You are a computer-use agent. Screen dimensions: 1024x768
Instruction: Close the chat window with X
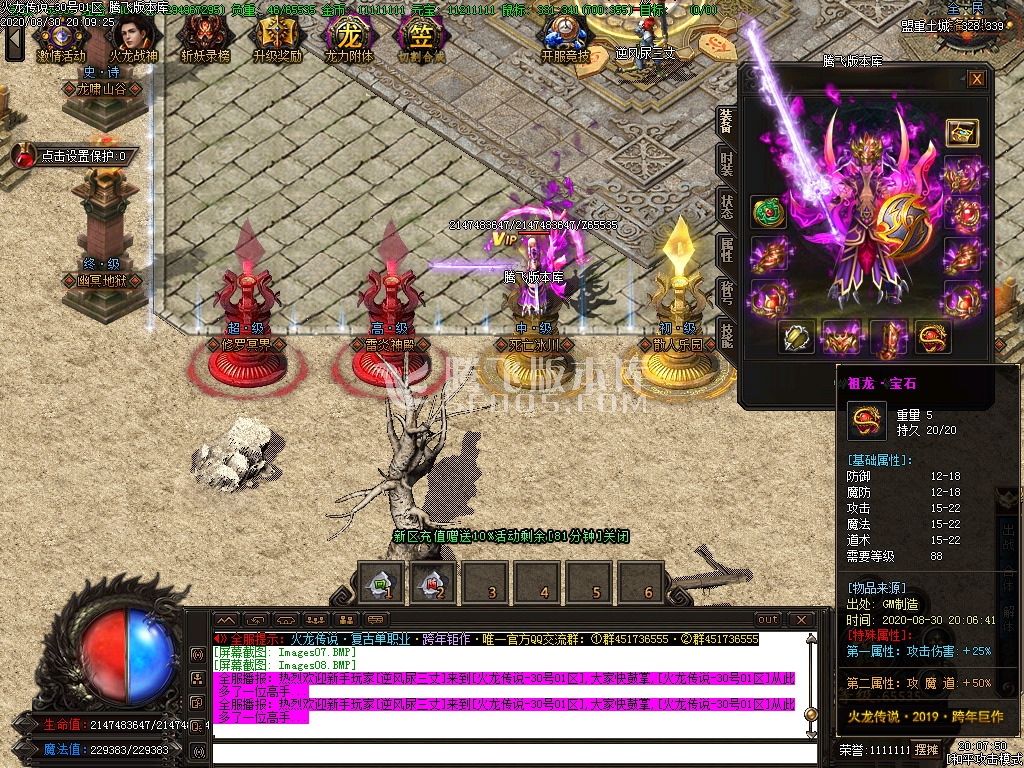point(798,620)
